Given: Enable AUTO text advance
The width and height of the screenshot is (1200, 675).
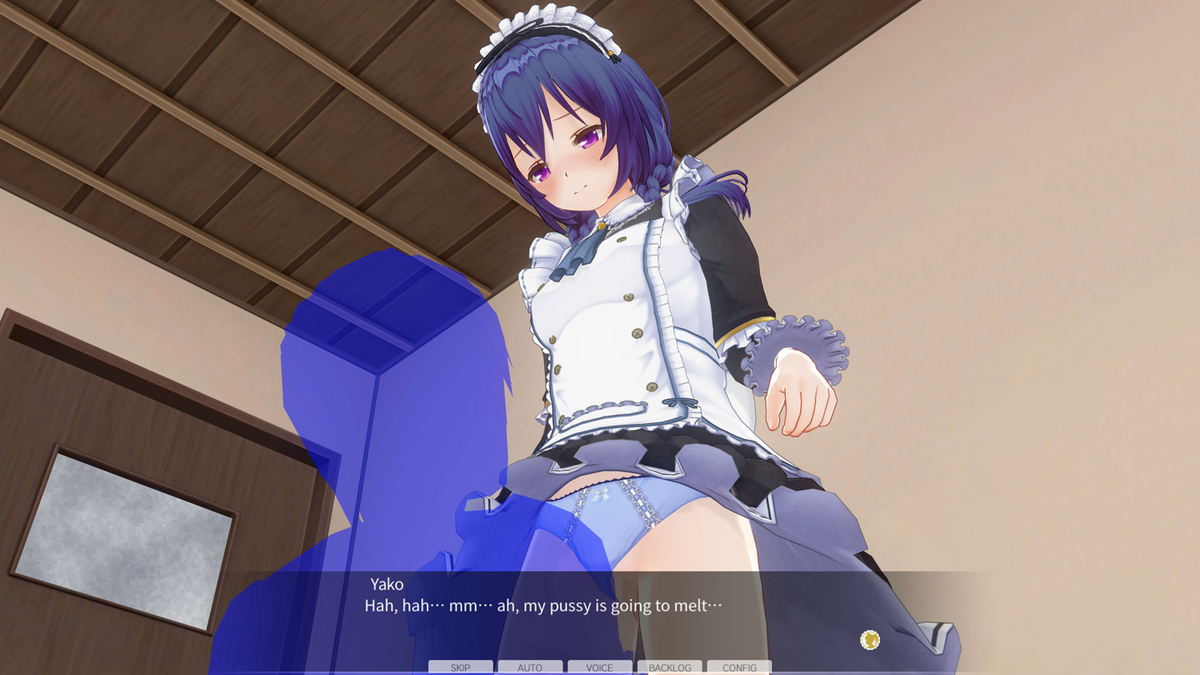Looking at the screenshot, I should coord(530,667).
